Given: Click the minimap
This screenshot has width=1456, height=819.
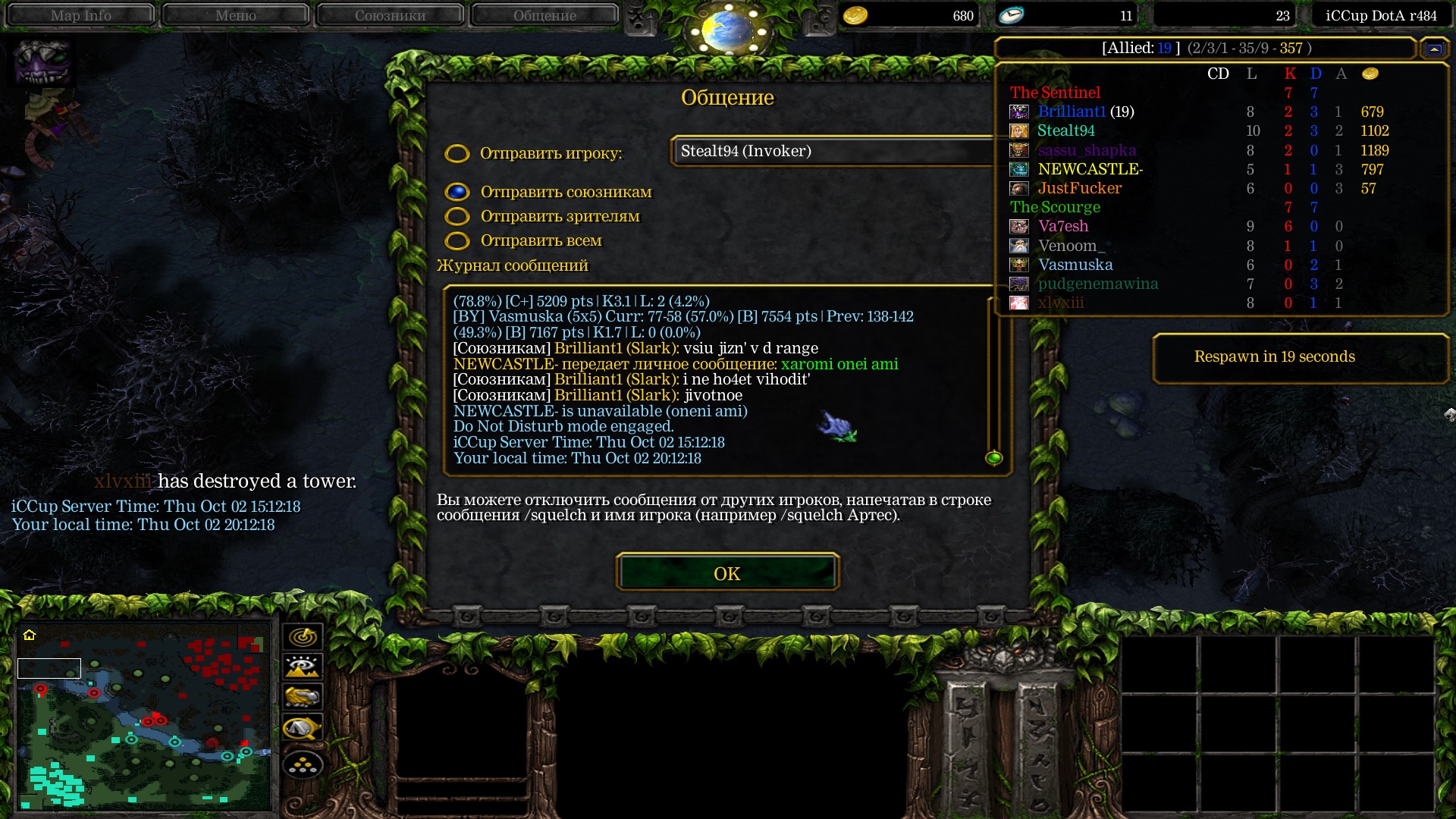Looking at the screenshot, I should [x=144, y=715].
